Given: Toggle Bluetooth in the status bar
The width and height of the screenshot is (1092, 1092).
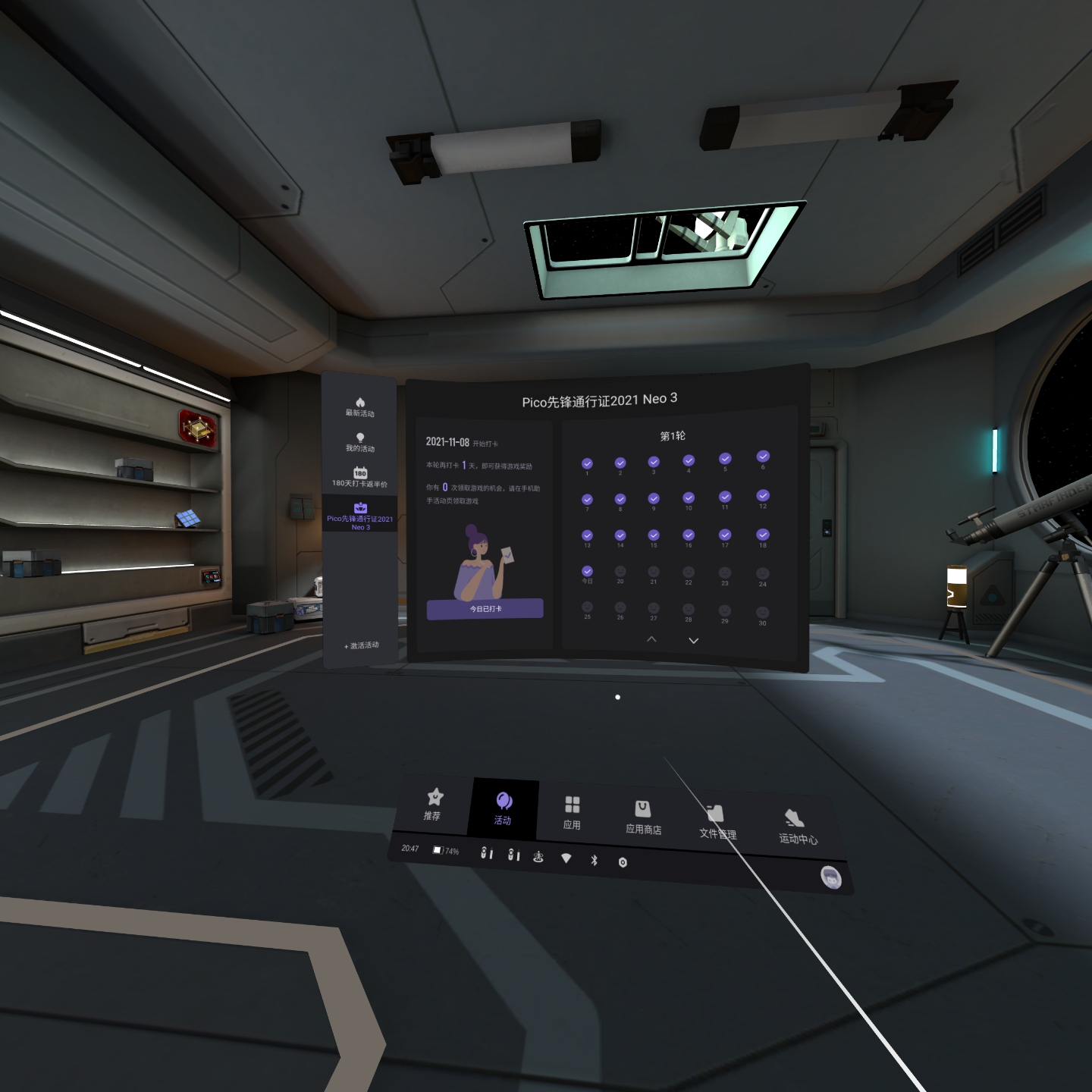Looking at the screenshot, I should 595,858.
